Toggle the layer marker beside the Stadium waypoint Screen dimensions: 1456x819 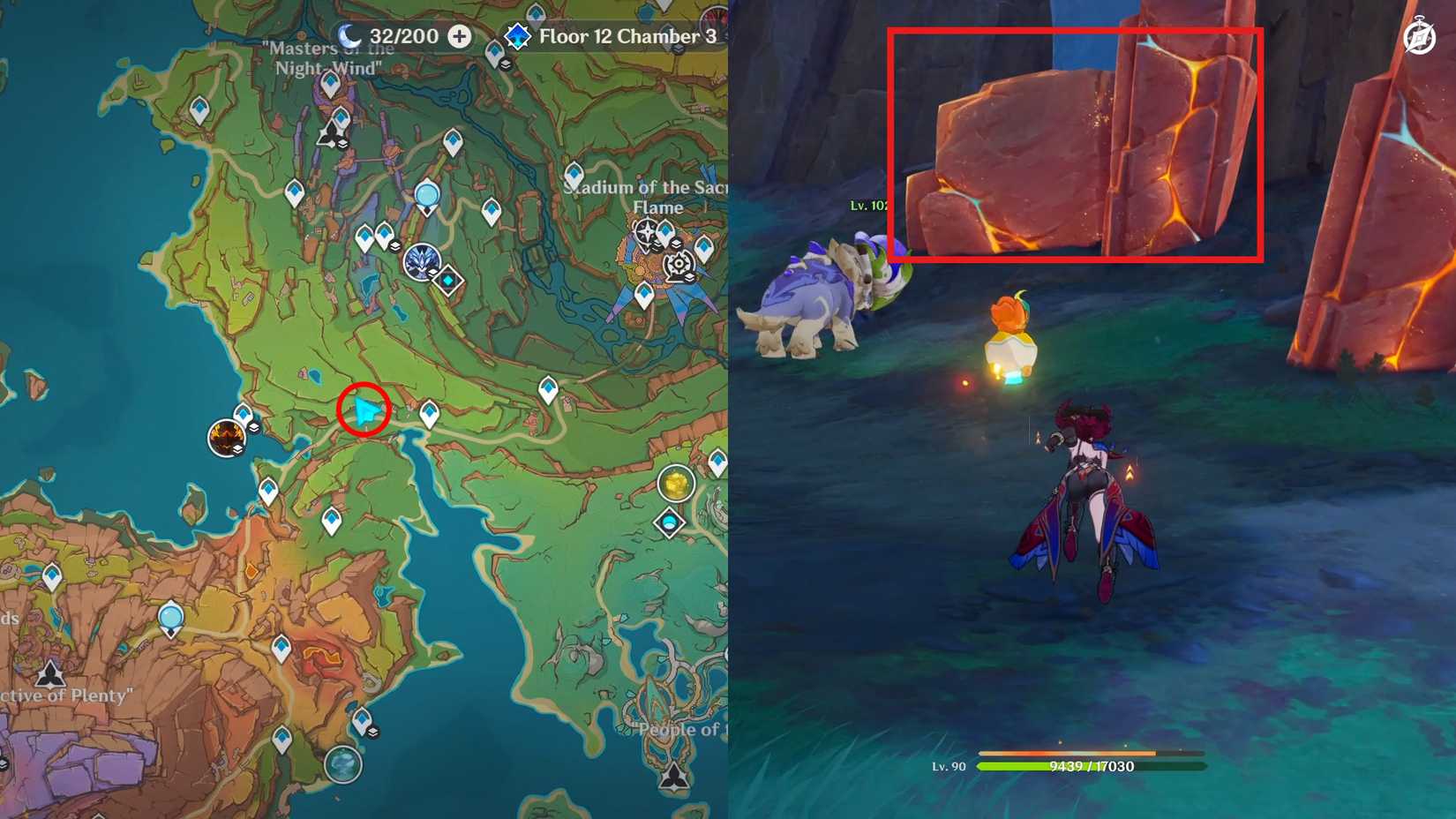(x=676, y=244)
